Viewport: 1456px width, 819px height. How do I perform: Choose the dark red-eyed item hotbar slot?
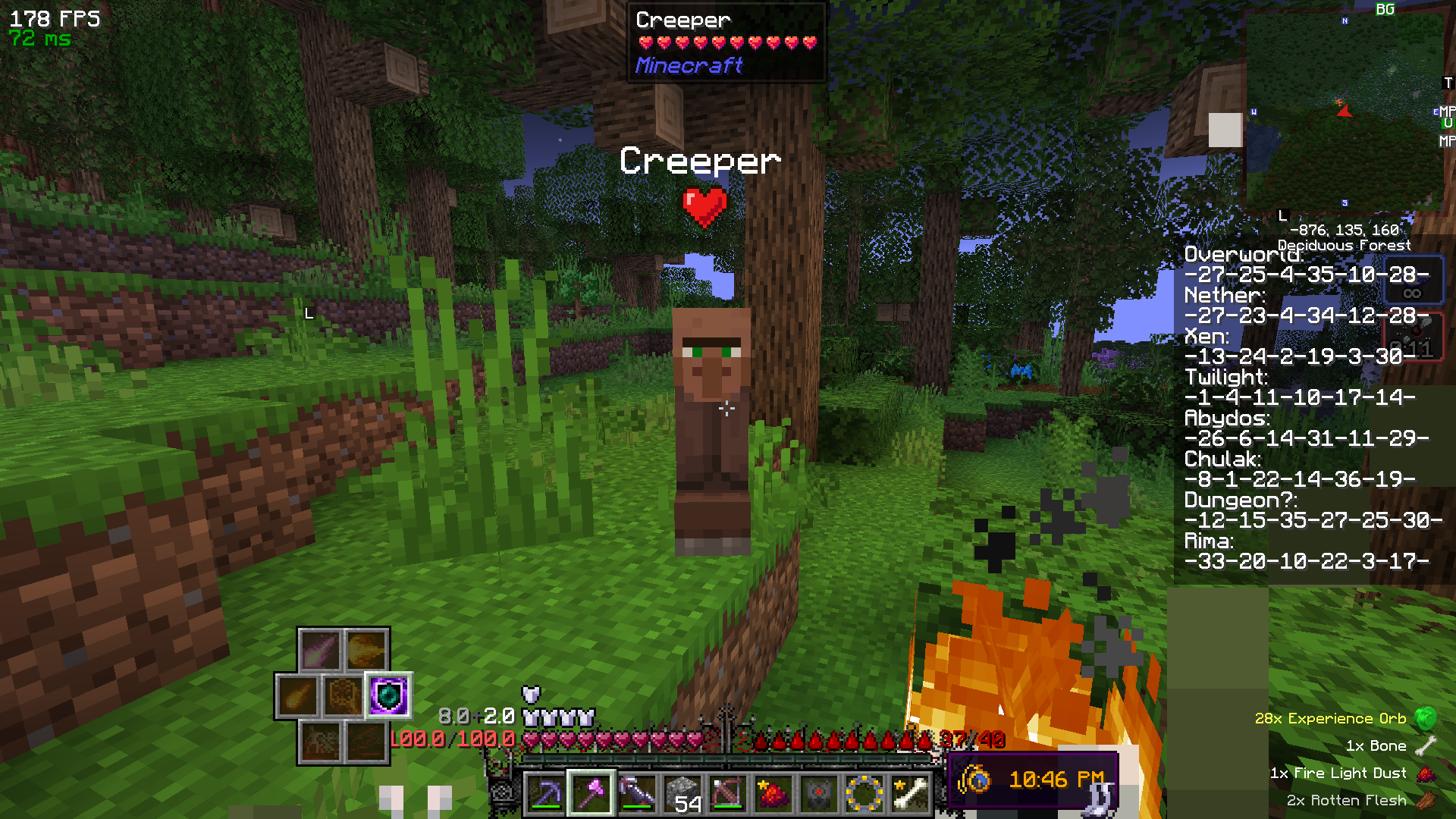click(x=818, y=794)
